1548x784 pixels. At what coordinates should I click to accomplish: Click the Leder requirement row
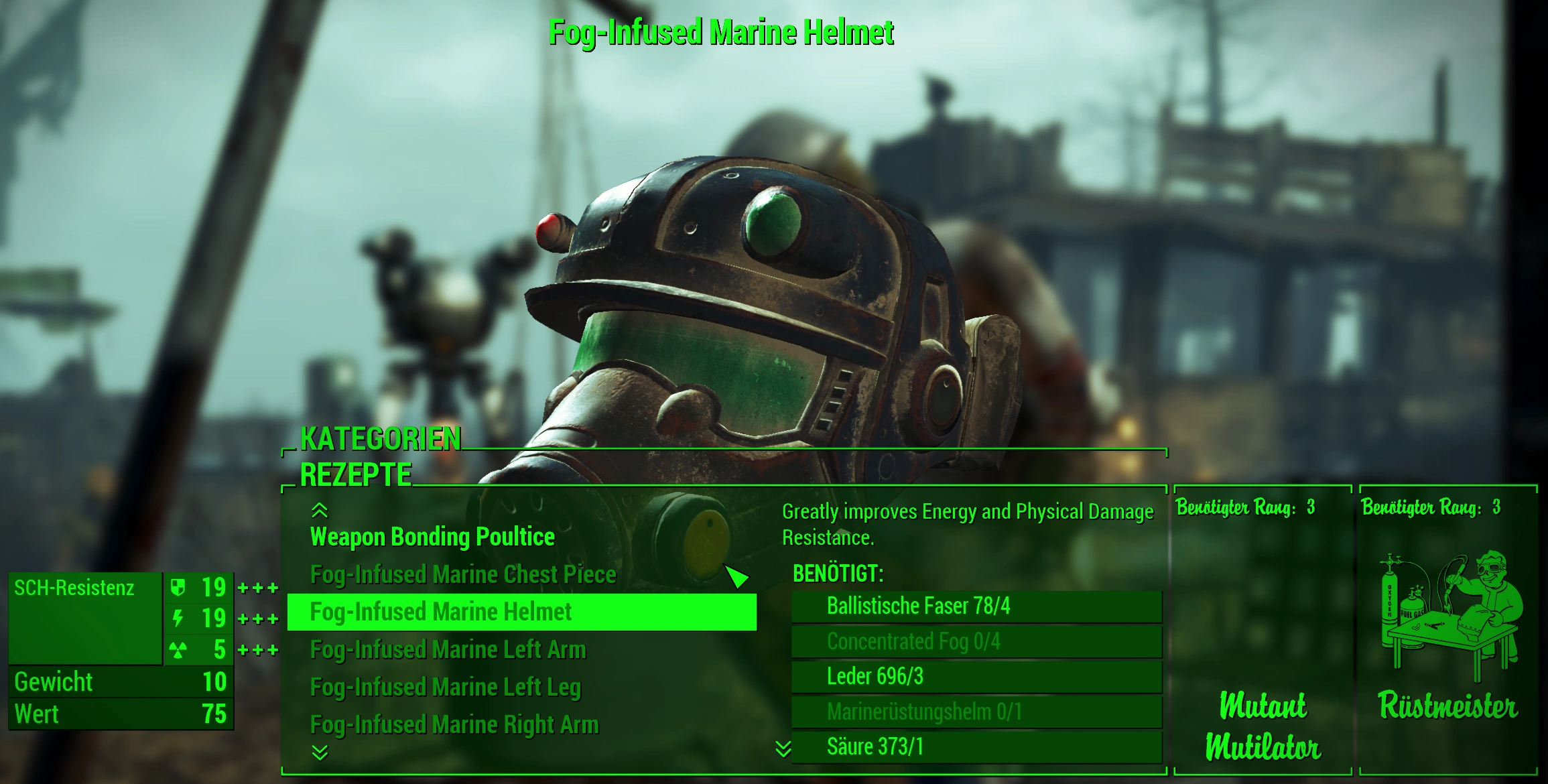coord(976,677)
